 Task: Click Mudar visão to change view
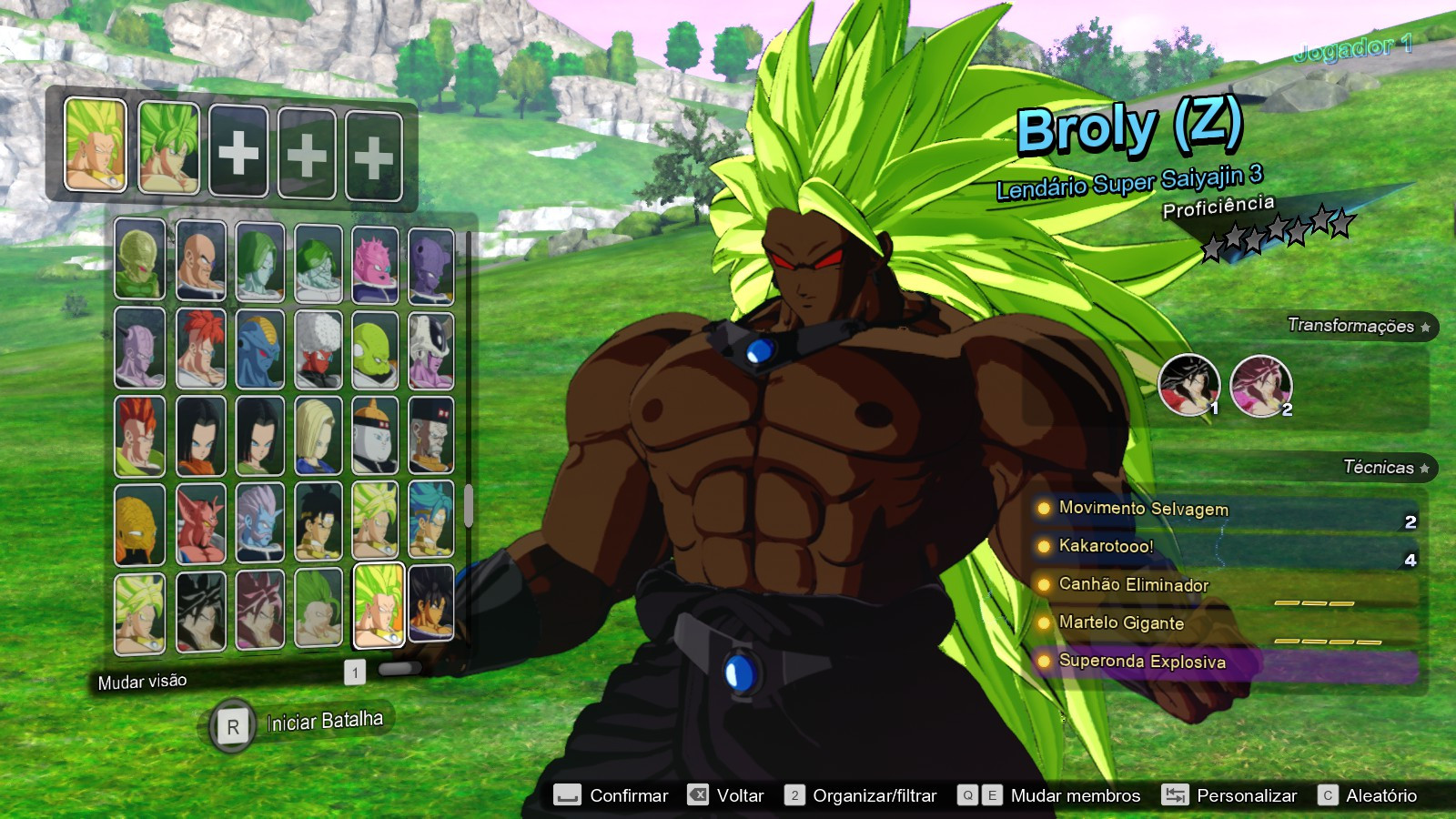[x=141, y=680]
